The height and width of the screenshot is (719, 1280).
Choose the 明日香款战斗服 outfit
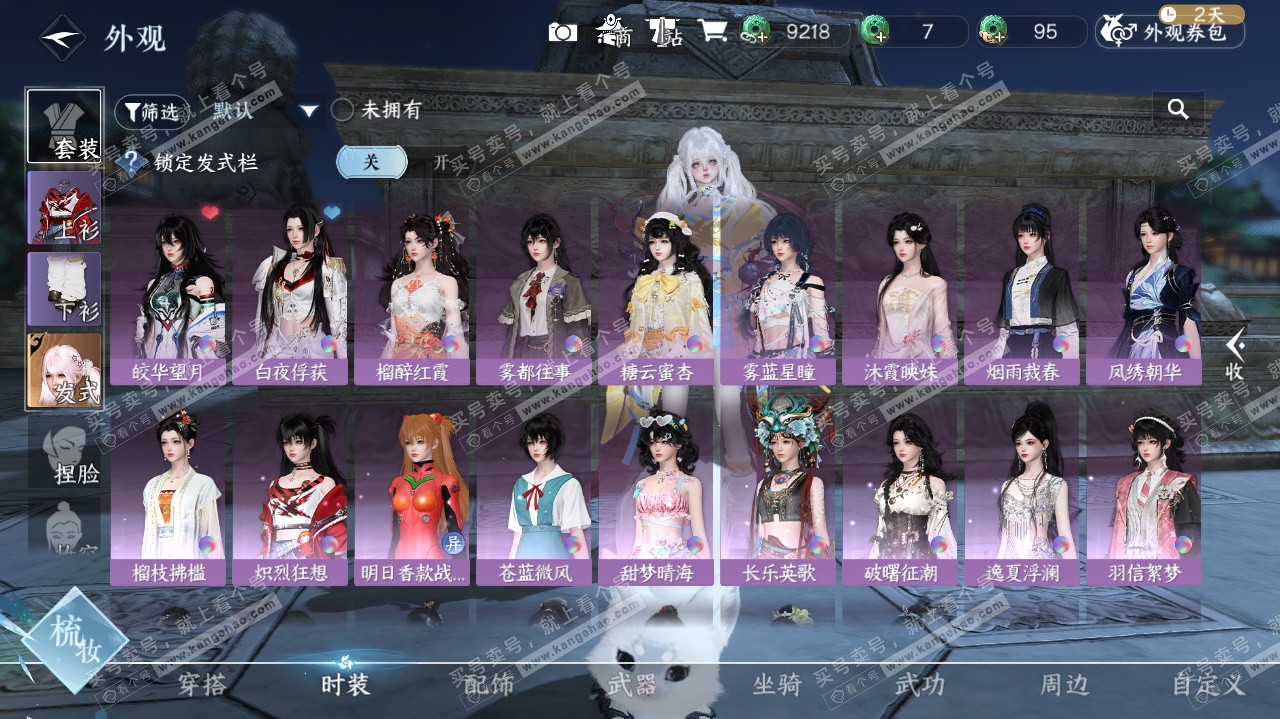(412, 497)
